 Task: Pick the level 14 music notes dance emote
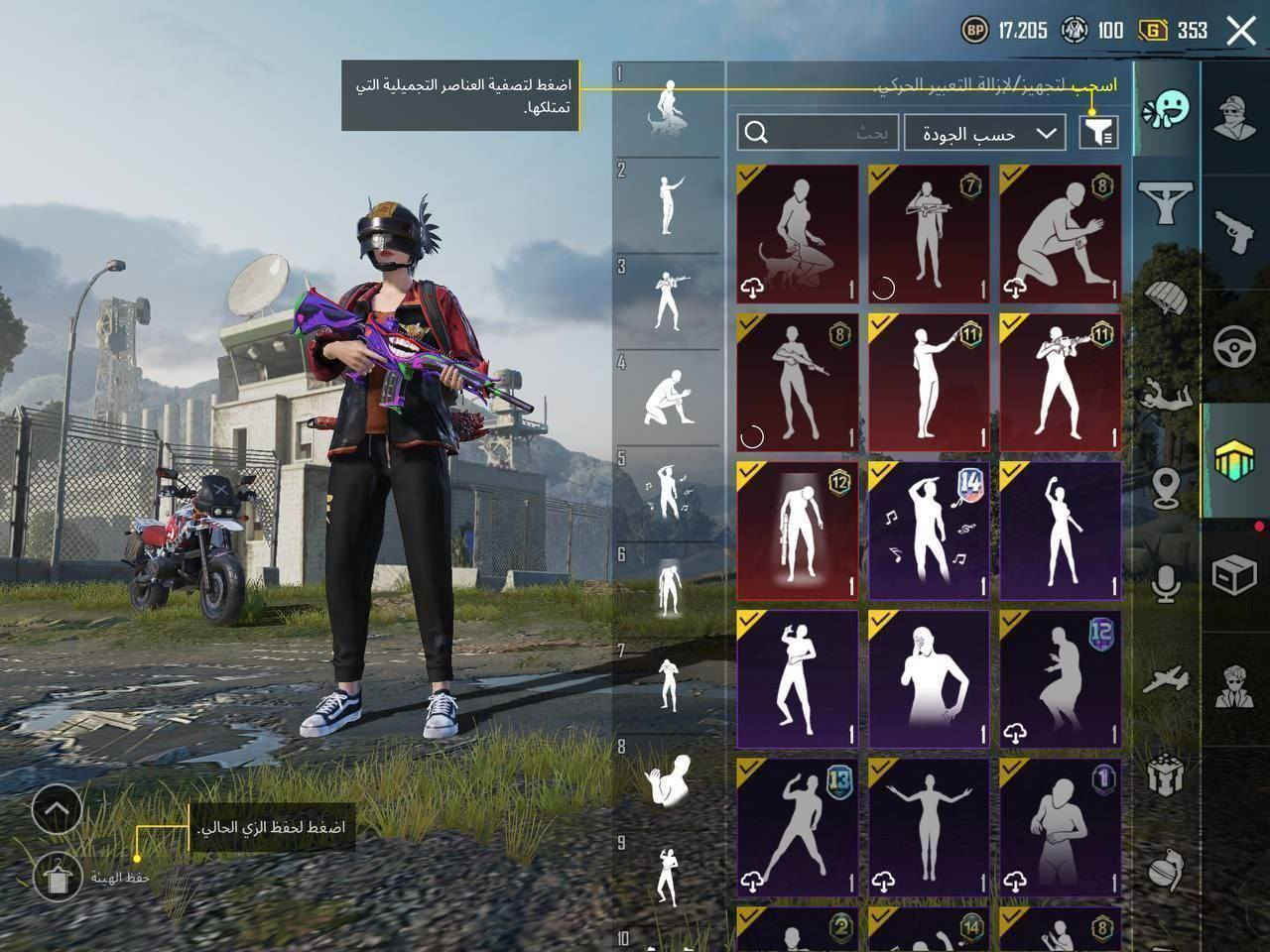point(929,531)
